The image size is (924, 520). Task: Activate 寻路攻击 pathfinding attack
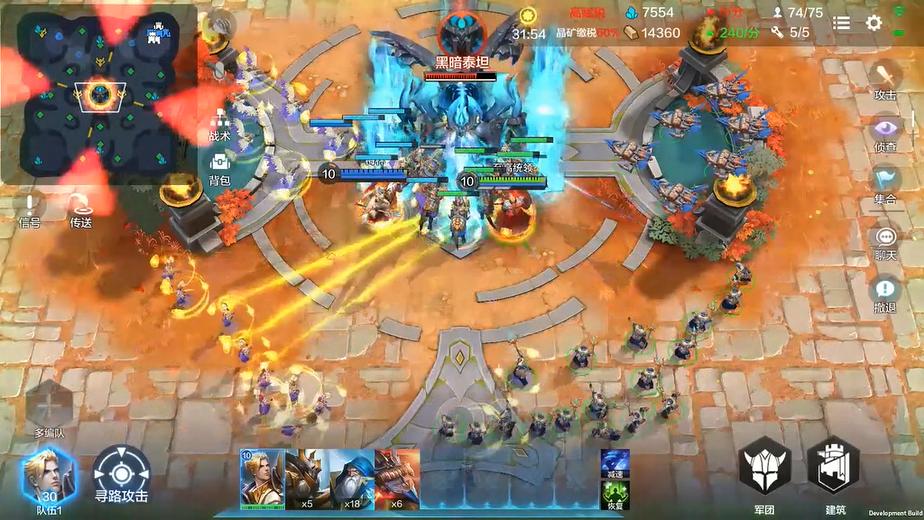[122, 475]
